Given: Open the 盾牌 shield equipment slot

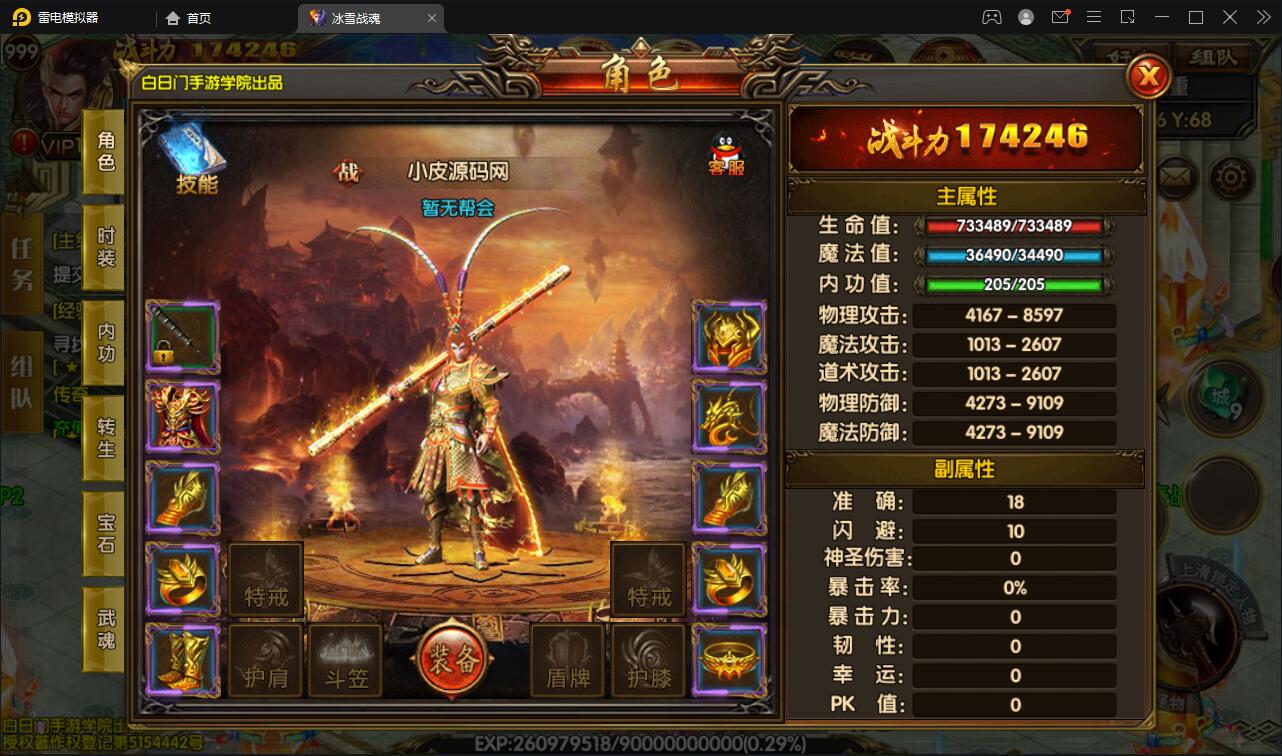Looking at the screenshot, I should pos(566,661).
